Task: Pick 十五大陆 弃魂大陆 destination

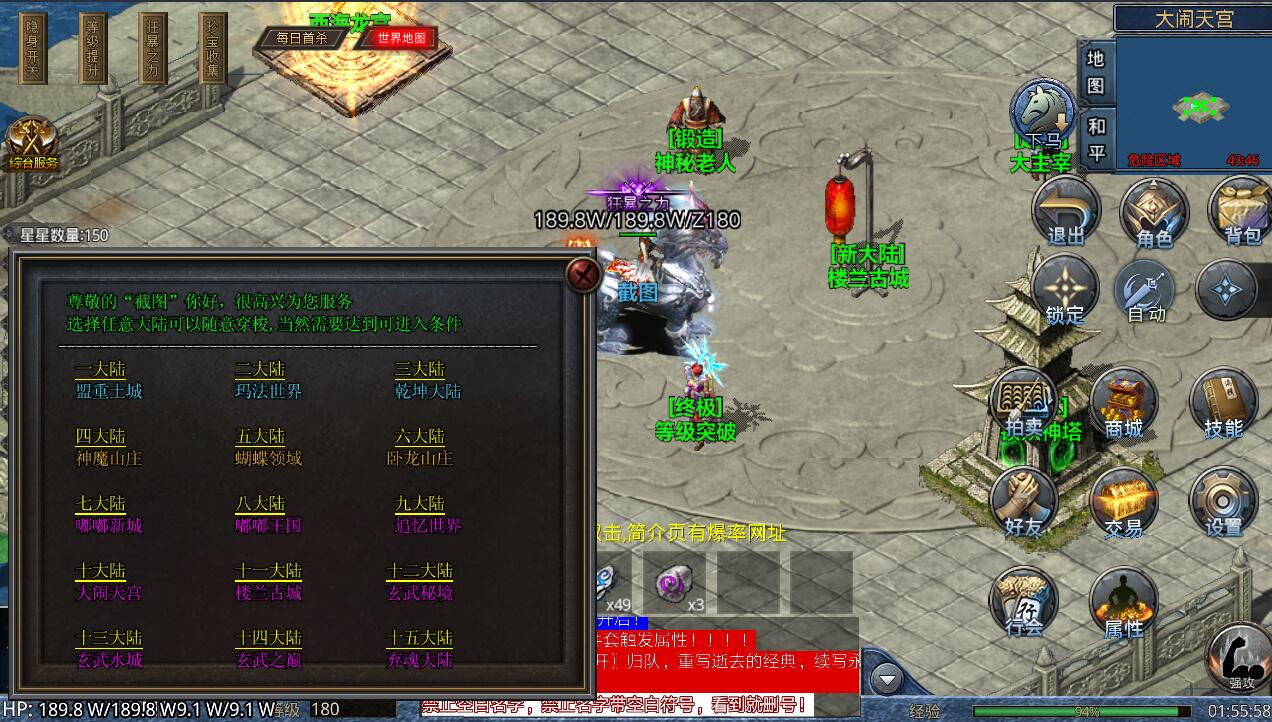Action: tap(420, 649)
